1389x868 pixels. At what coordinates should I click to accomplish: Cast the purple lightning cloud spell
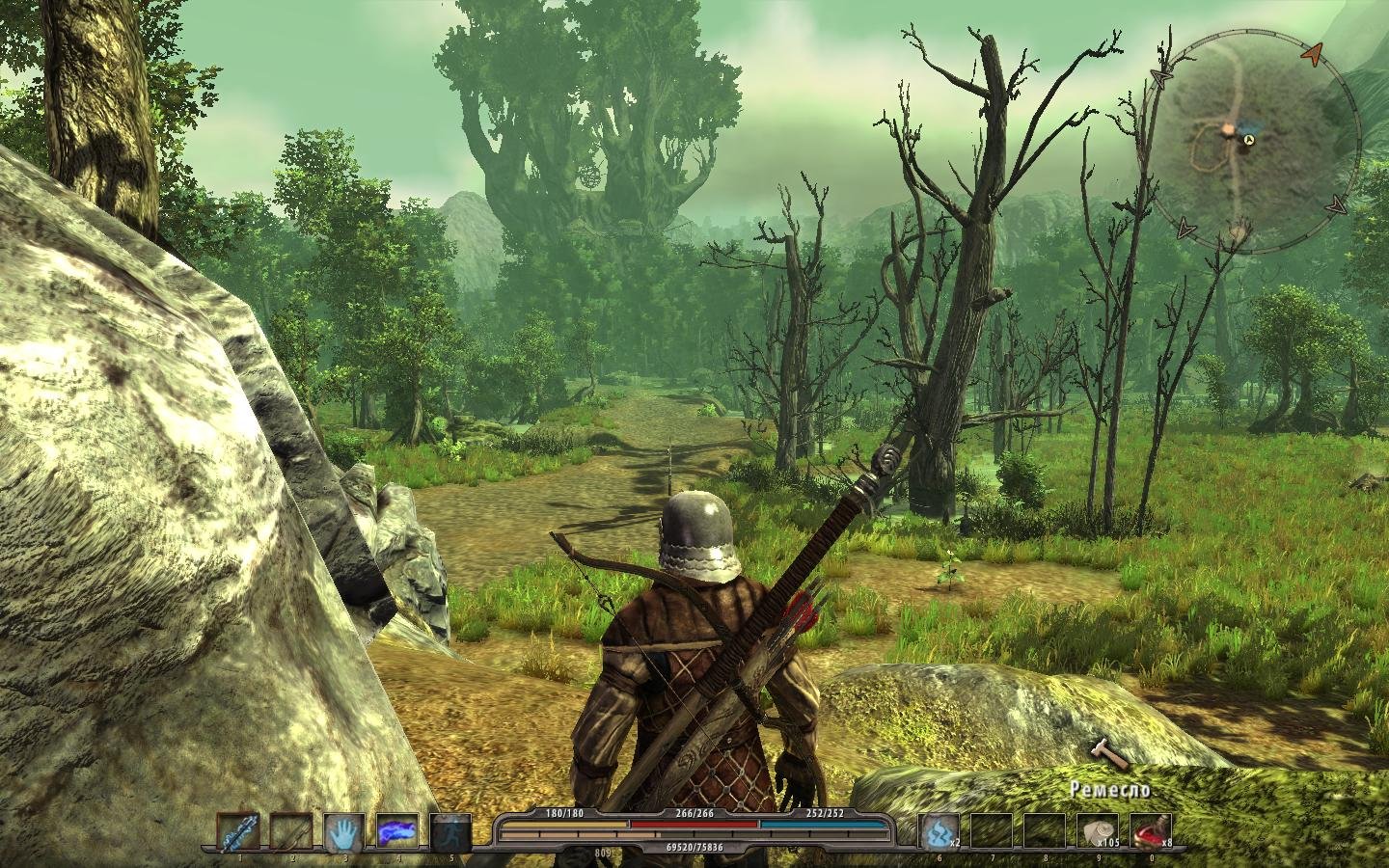396,832
